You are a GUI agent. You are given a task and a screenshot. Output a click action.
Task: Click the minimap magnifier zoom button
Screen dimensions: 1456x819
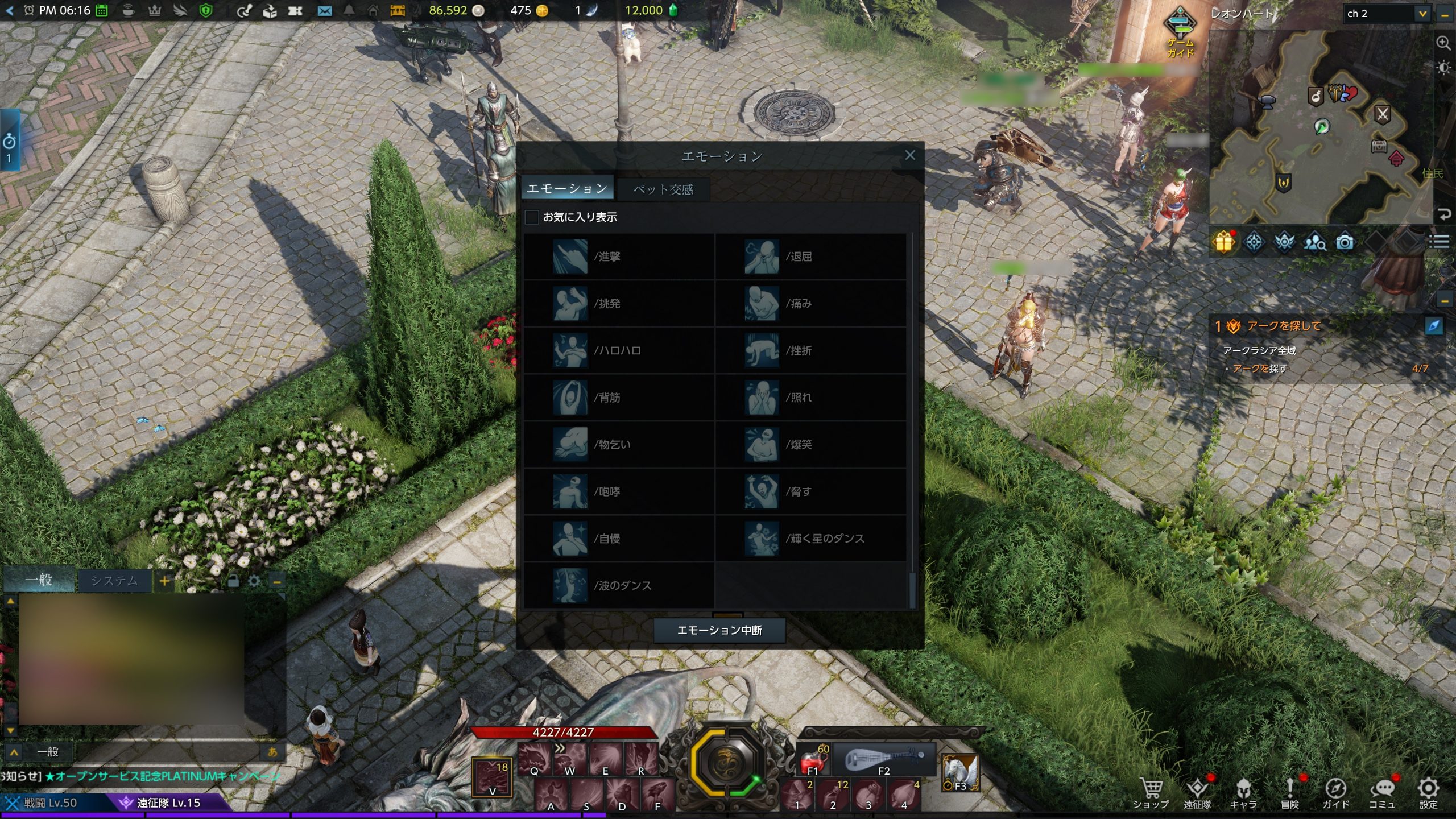pos(1443,43)
